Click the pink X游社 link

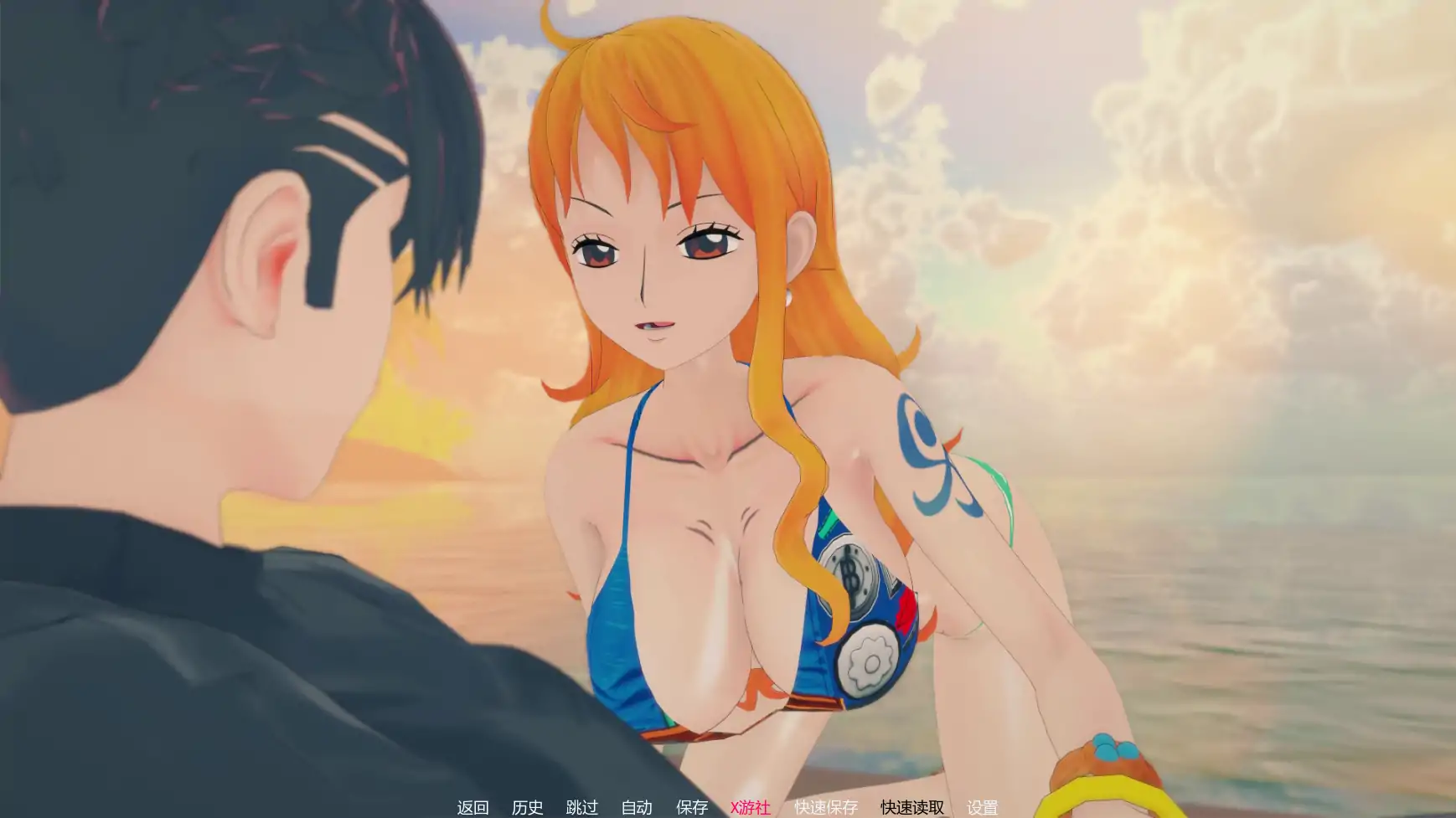(x=750, y=807)
